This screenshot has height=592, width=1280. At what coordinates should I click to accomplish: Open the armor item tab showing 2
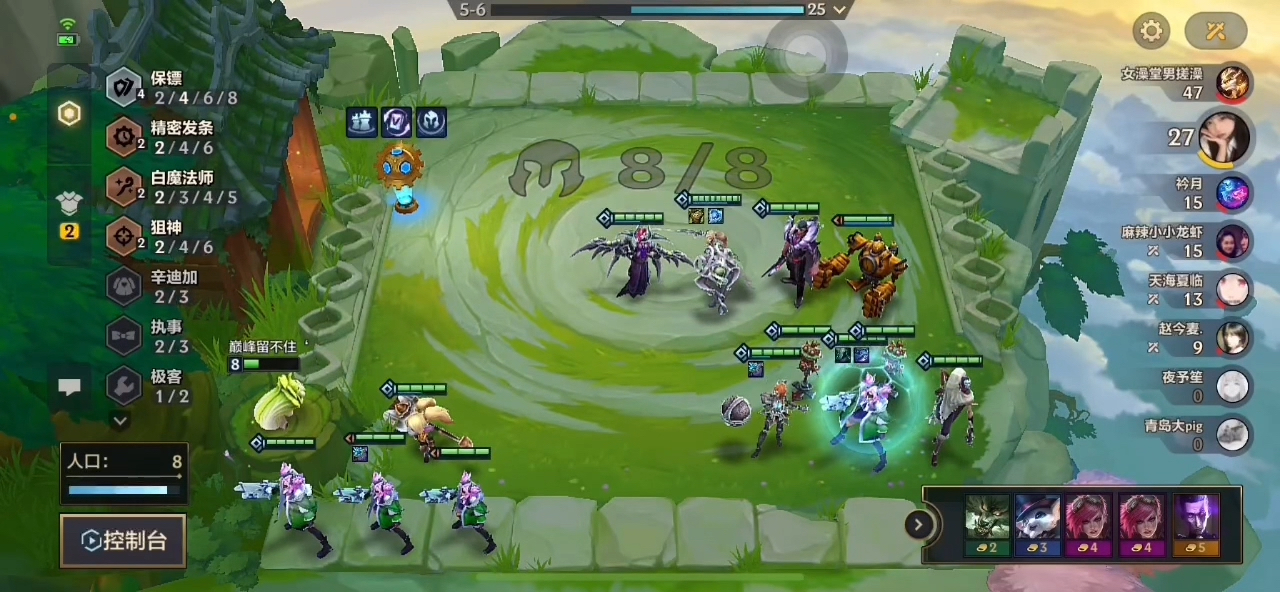point(69,212)
